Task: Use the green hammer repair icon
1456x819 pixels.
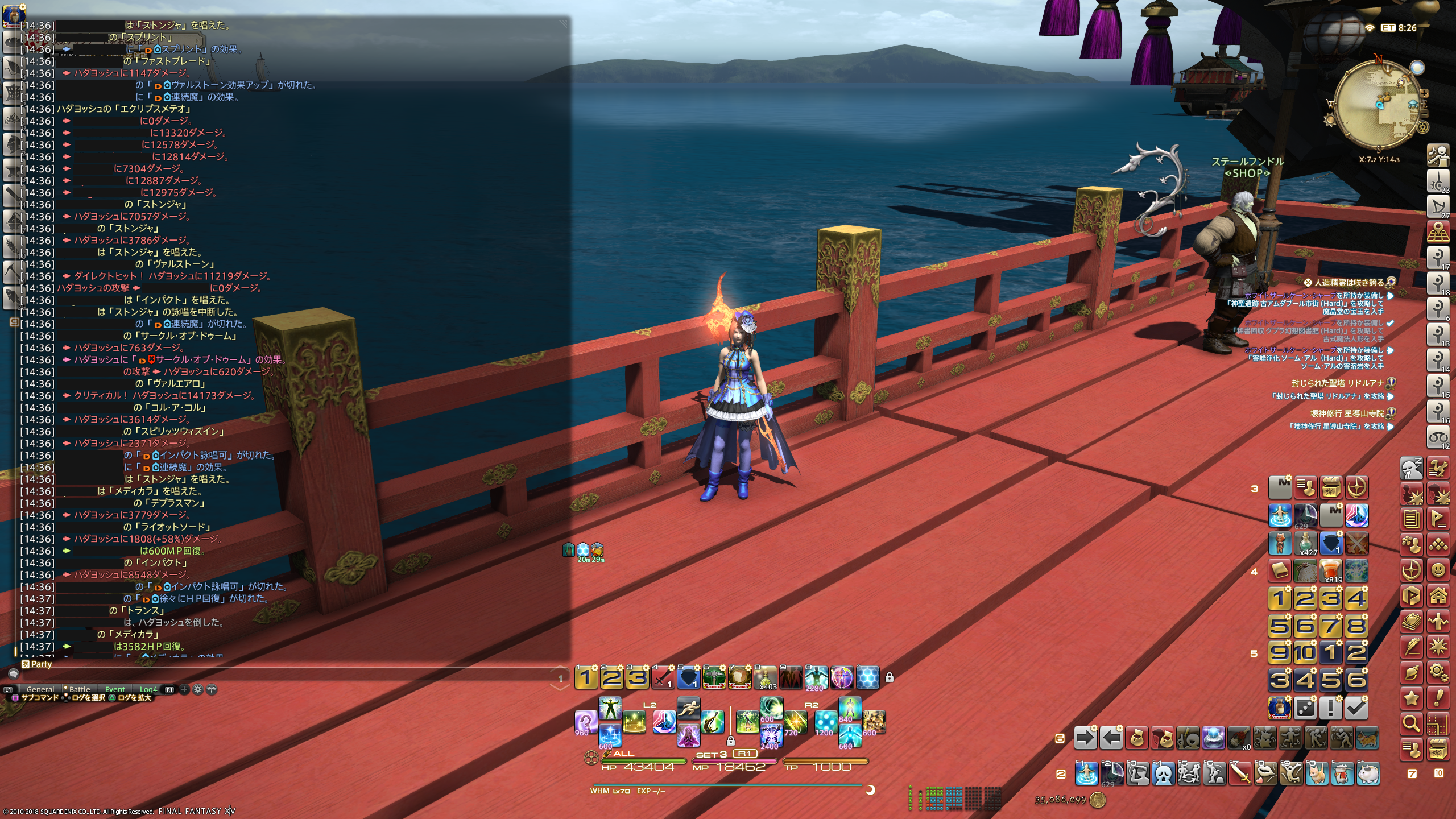Action: tap(714, 677)
